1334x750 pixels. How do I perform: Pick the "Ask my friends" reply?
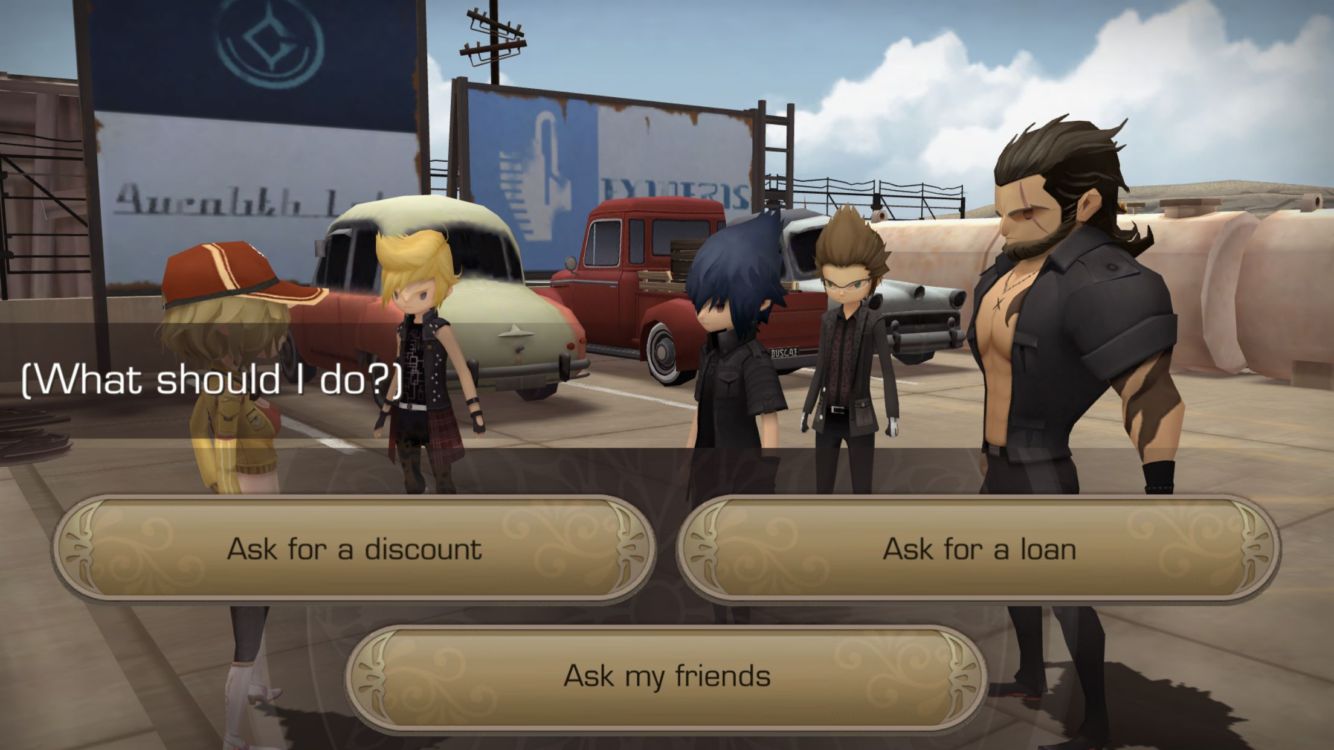click(666, 676)
